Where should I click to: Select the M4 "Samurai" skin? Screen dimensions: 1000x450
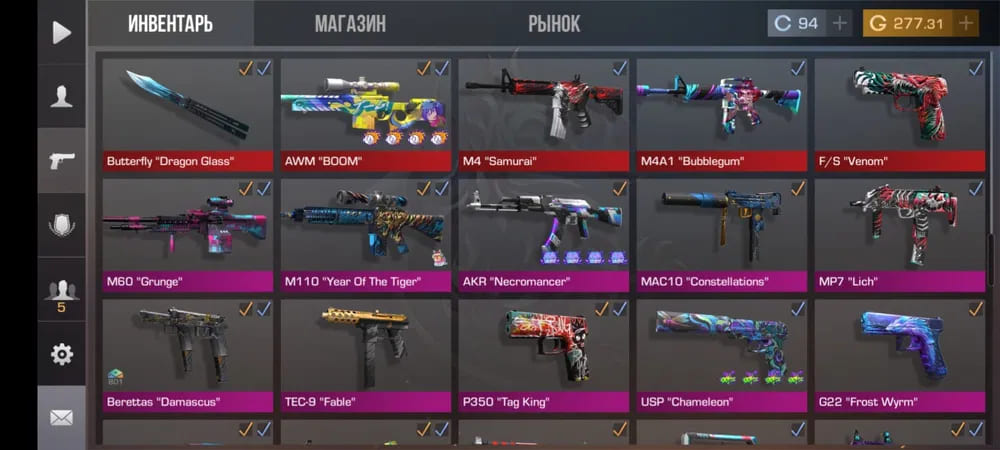coord(543,114)
